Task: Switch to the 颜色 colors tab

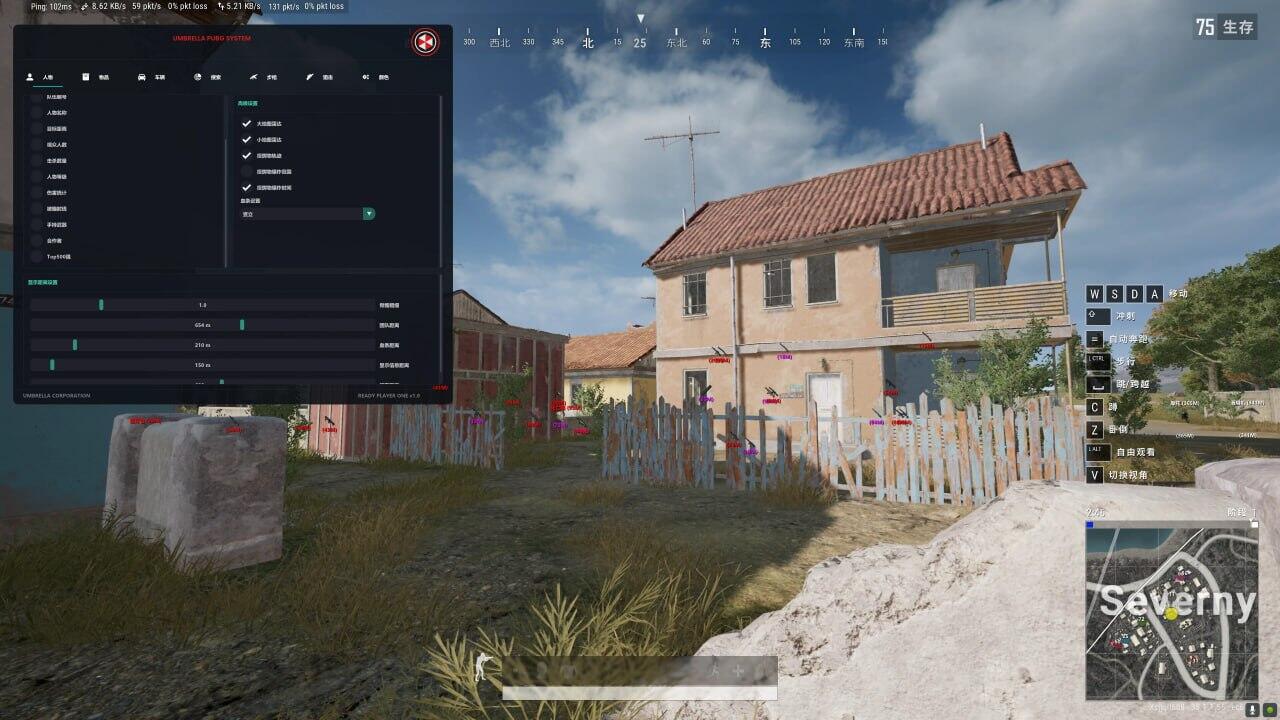Action: click(x=376, y=77)
